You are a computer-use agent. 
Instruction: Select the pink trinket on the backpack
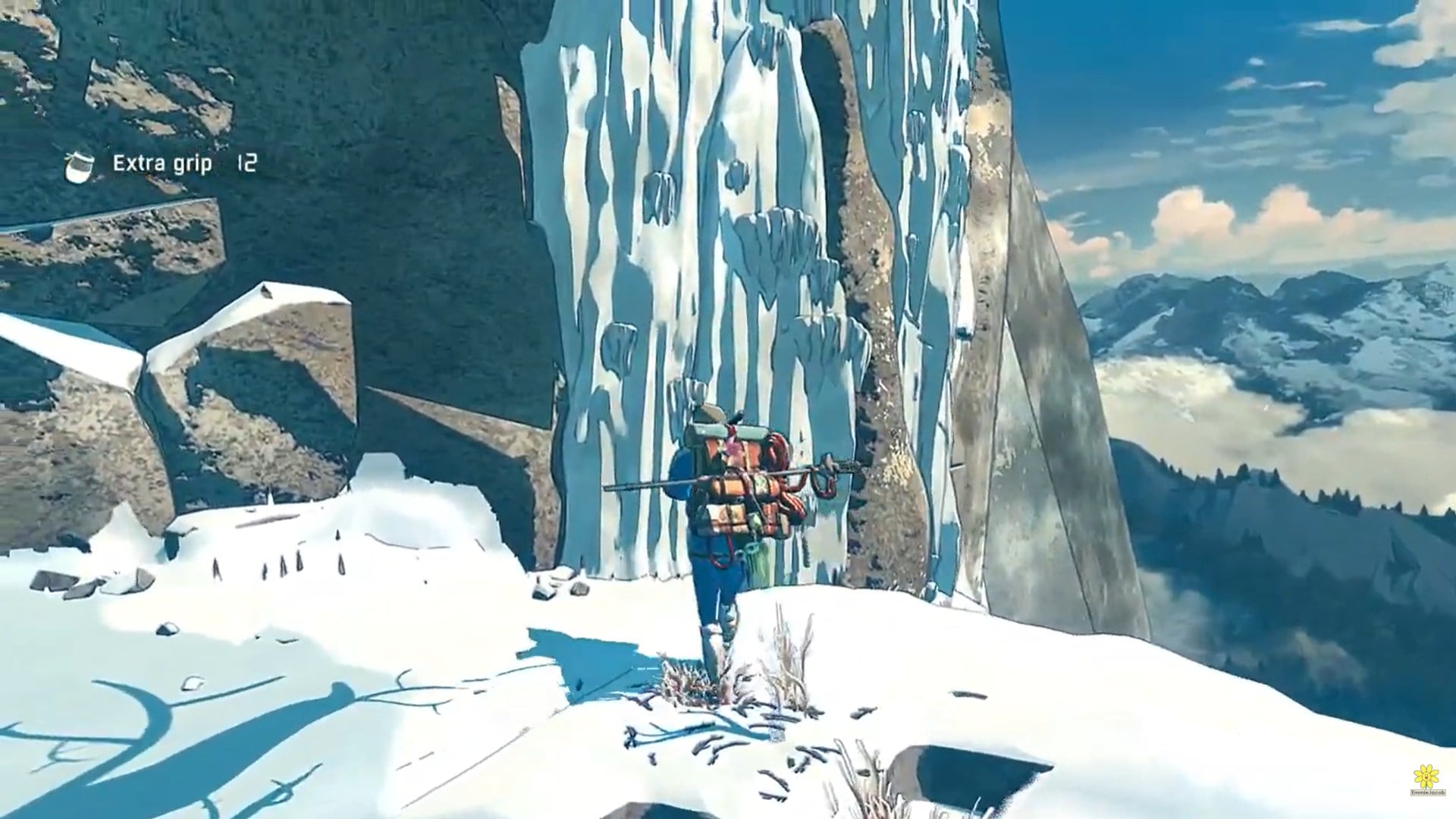click(x=734, y=447)
